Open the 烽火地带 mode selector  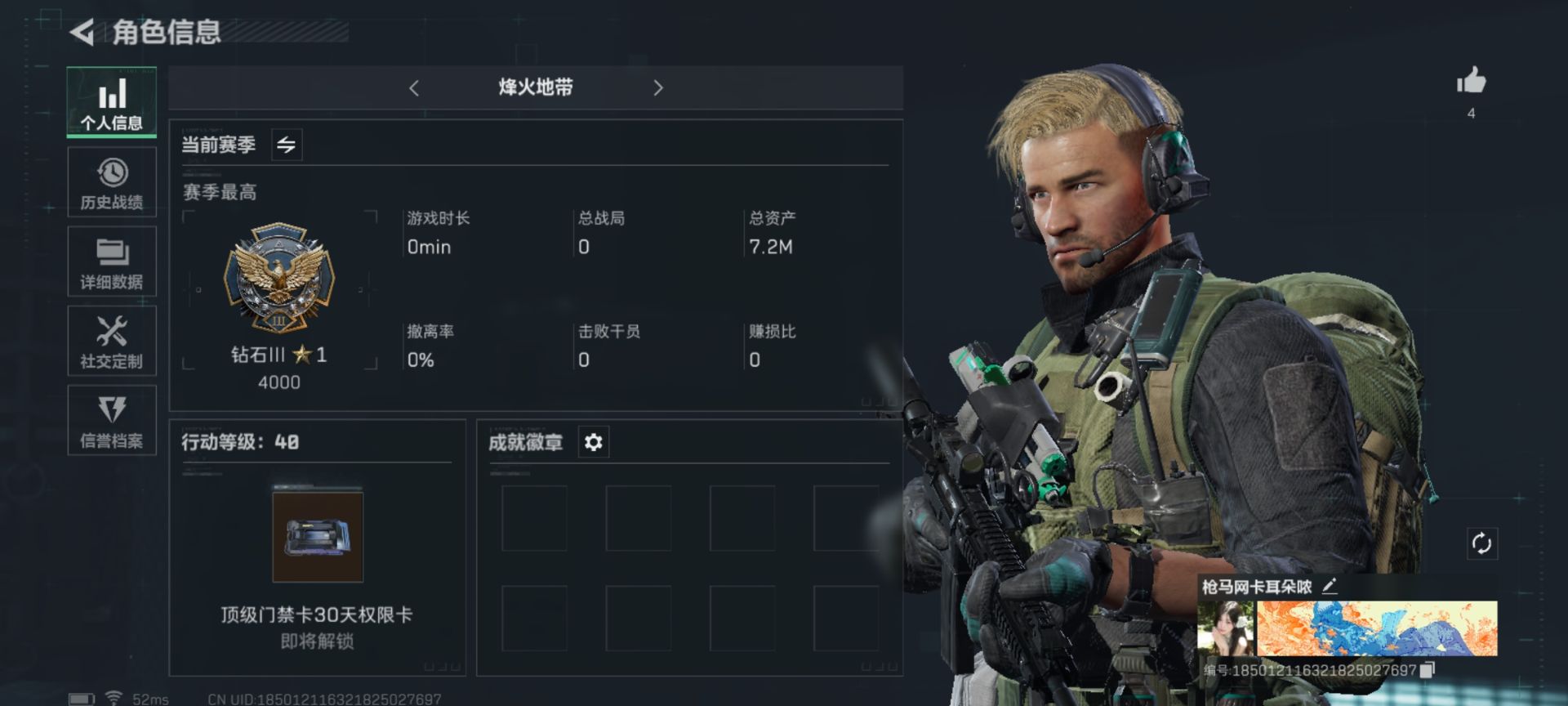[537, 87]
